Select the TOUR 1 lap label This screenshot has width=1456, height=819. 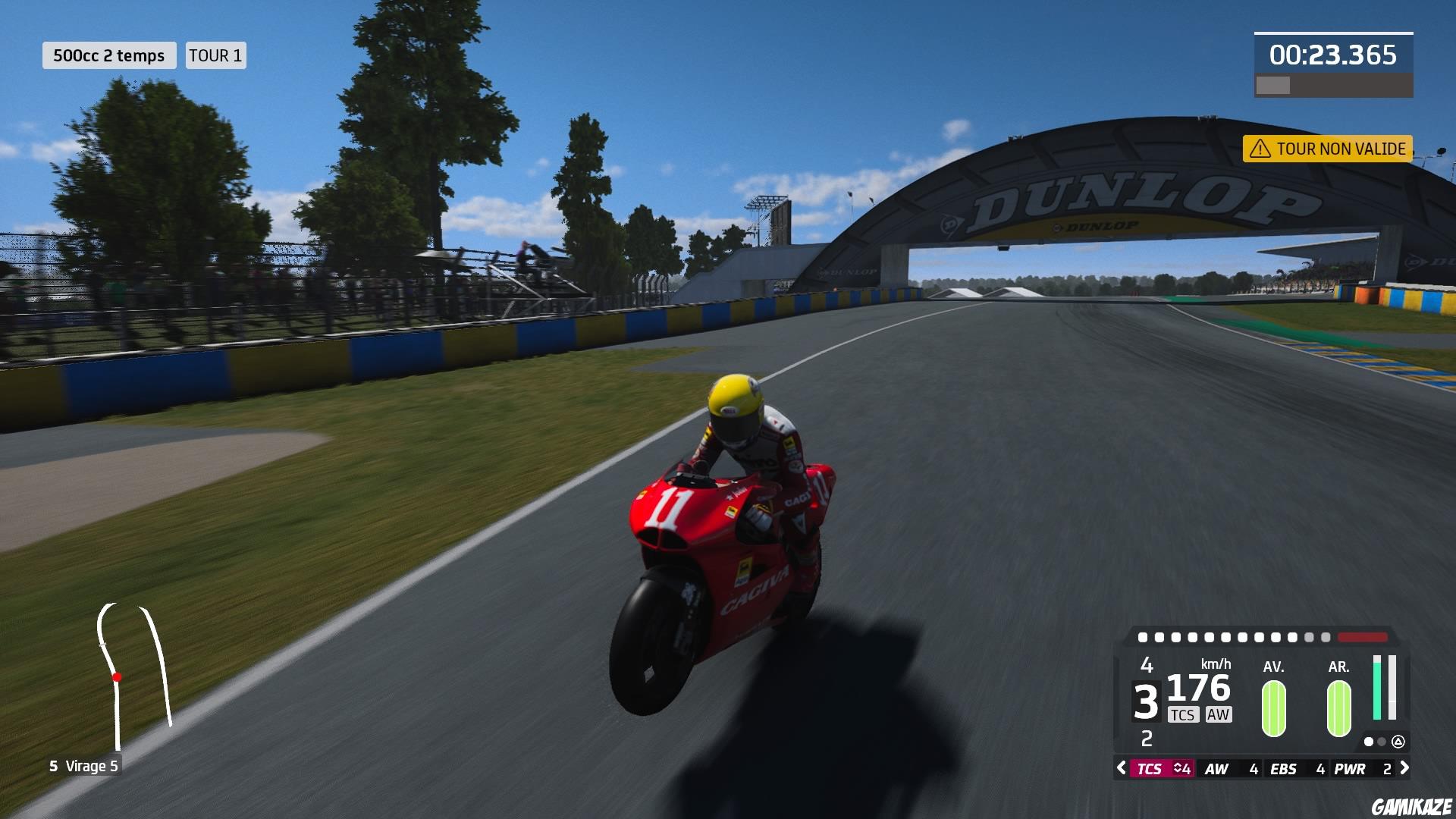coord(215,55)
